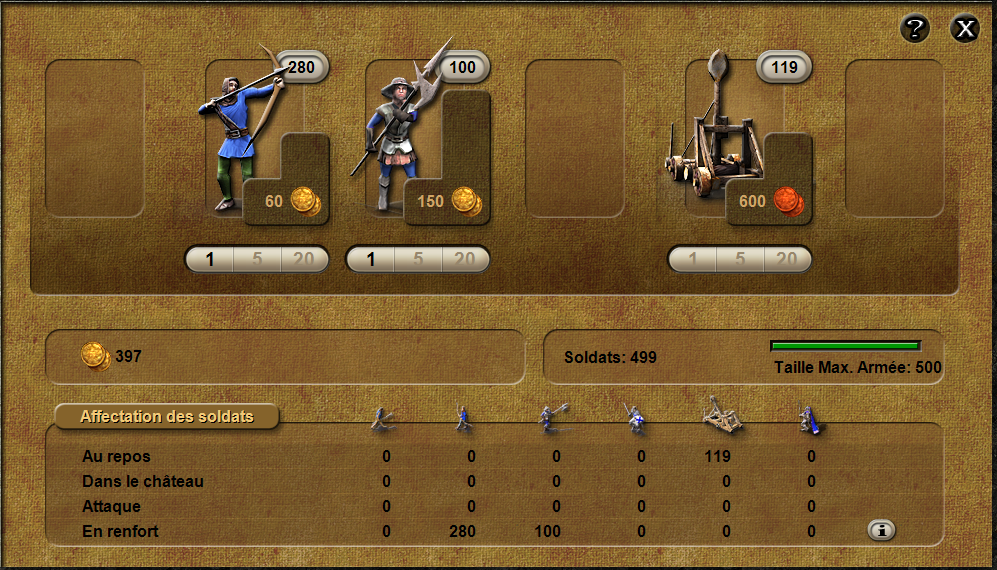Build 20 catapults
Image resolution: width=997 pixels, height=570 pixels.
point(787,260)
